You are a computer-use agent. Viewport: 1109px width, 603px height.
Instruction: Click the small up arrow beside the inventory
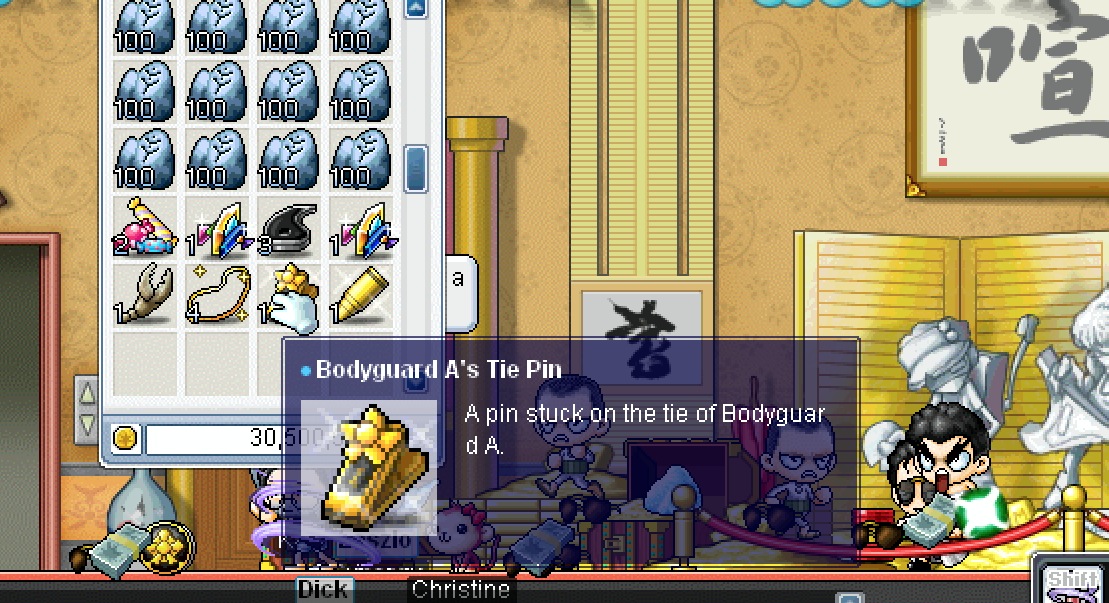88,391
